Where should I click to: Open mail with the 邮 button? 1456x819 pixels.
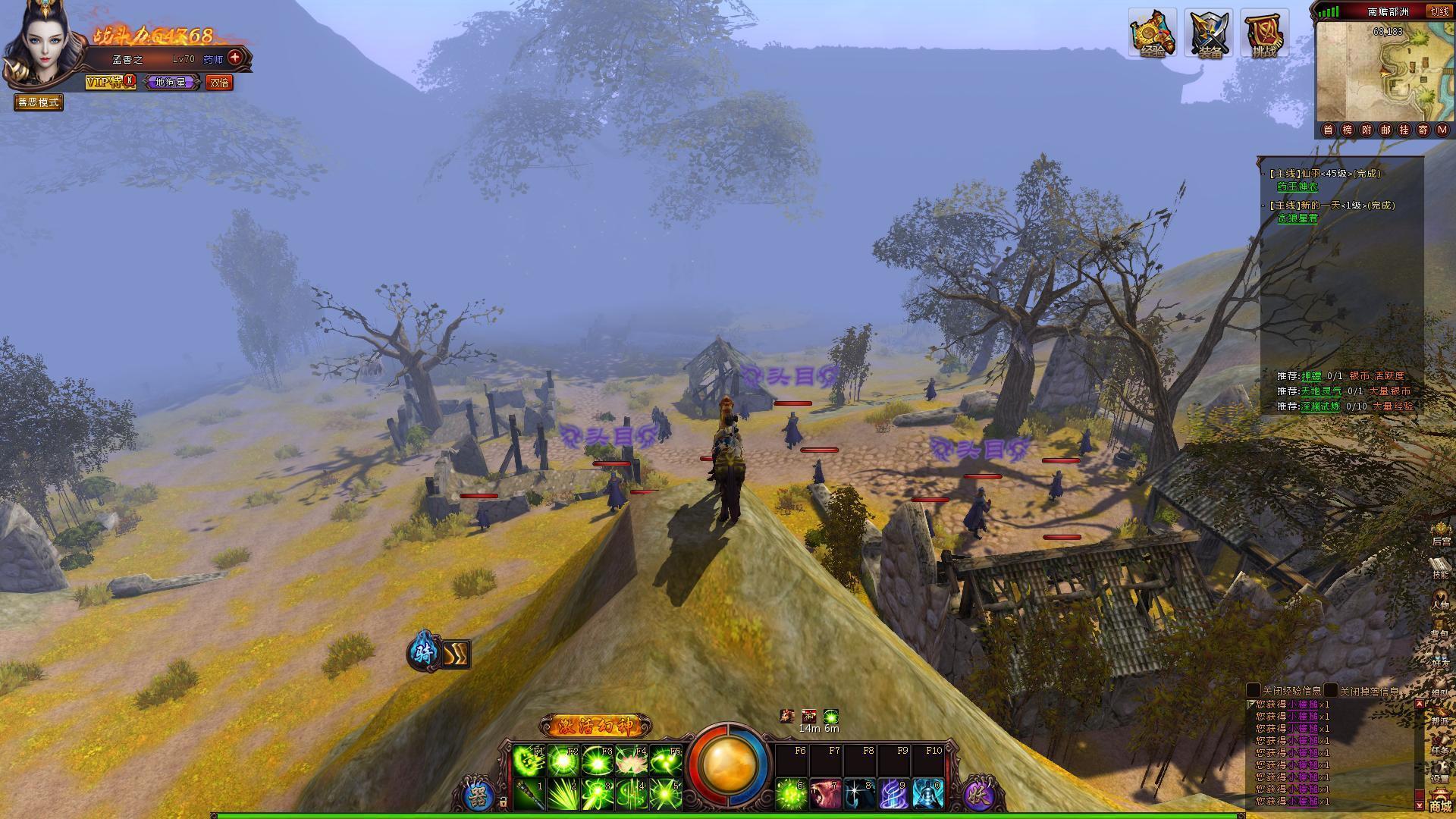tap(1385, 130)
